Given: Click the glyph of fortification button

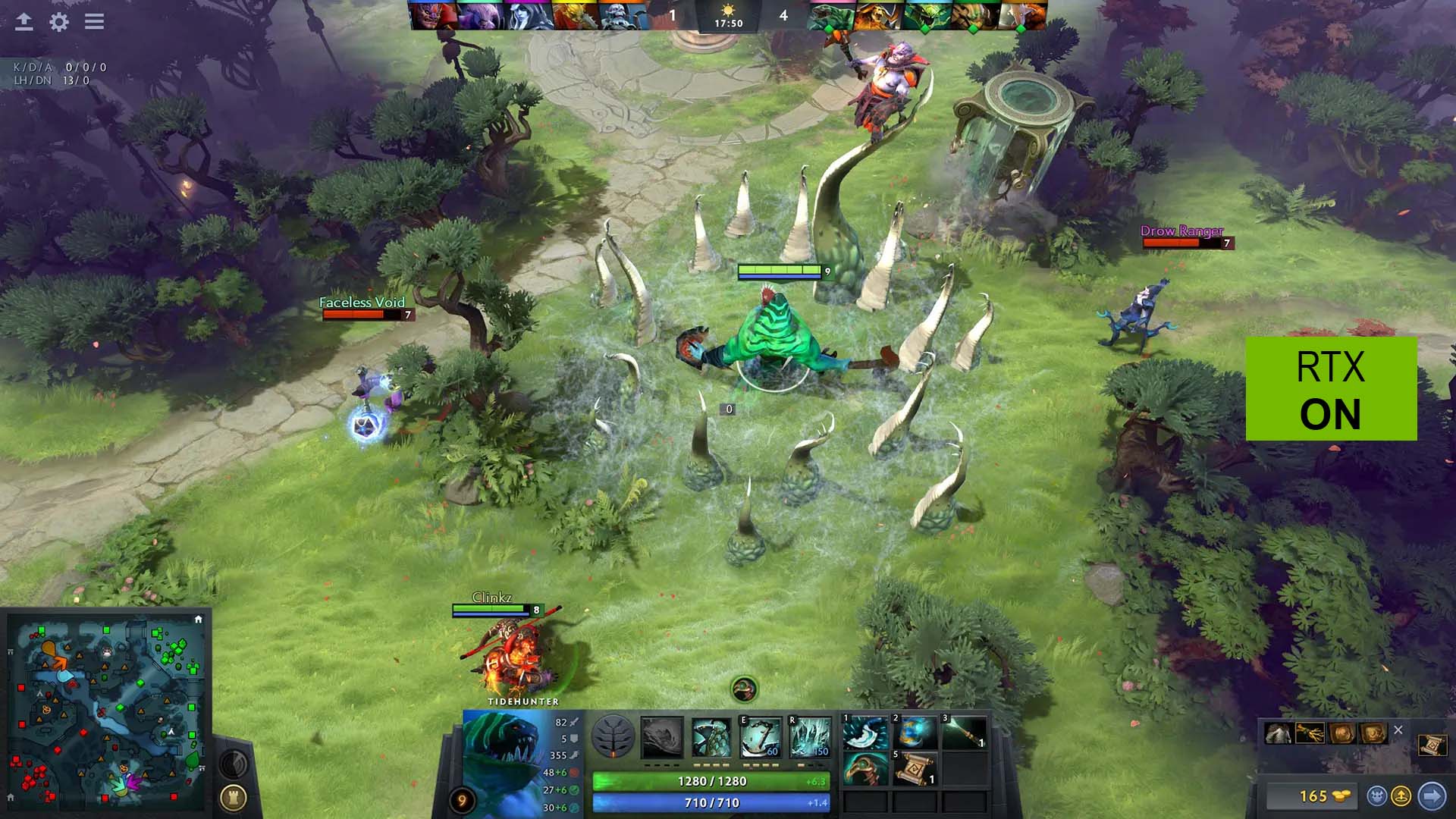Looking at the screenshot, I should click(234, 797).
